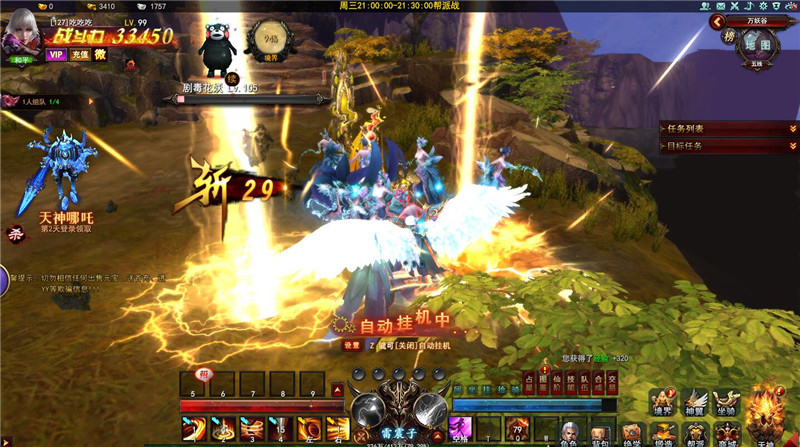This screenshot has width=800, height=447.
Task: Open the 神翼 wings menu
Action: click(695, 401)
